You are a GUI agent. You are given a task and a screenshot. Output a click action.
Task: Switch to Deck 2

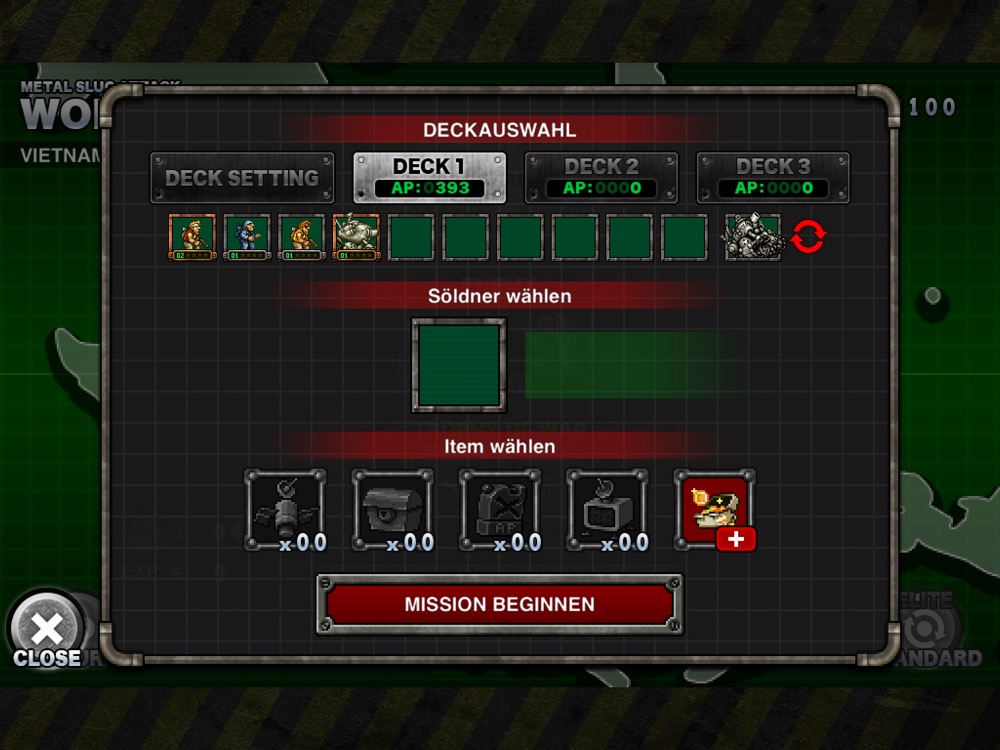(x=601, y=177)
